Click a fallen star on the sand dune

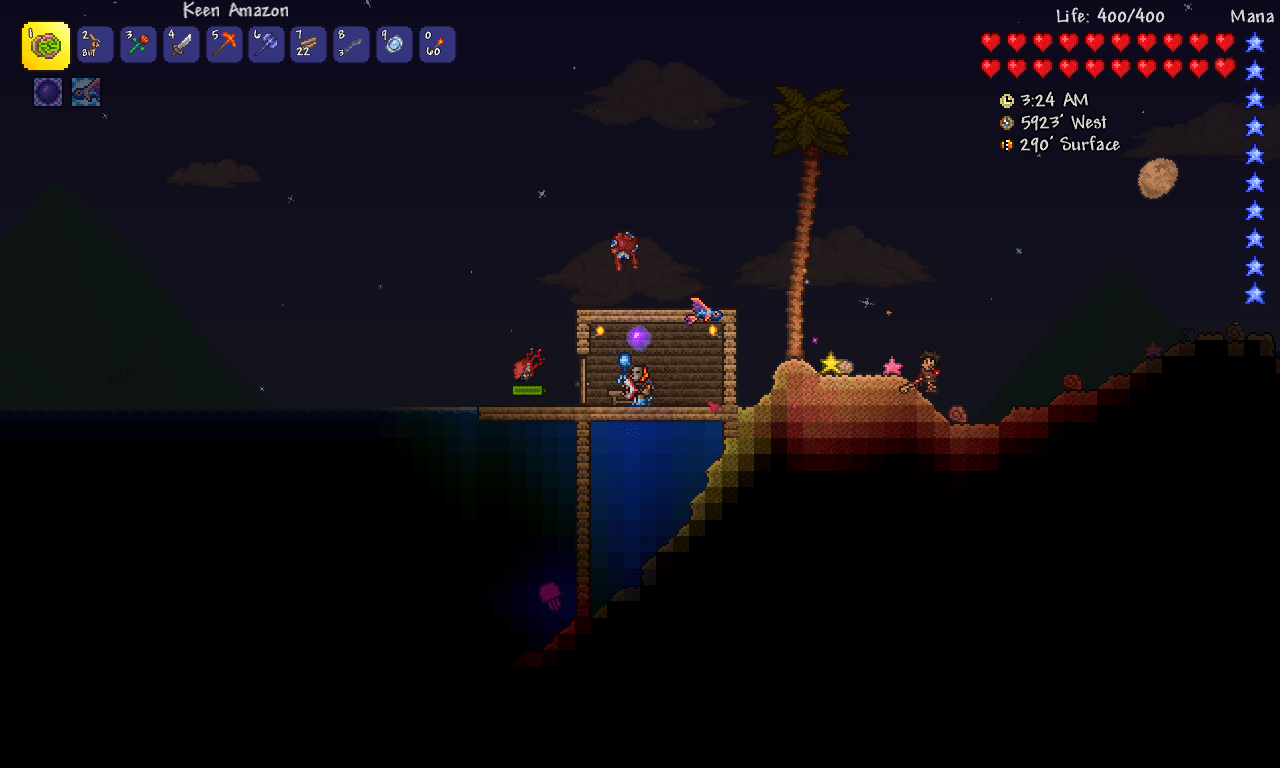click(830, 364)
